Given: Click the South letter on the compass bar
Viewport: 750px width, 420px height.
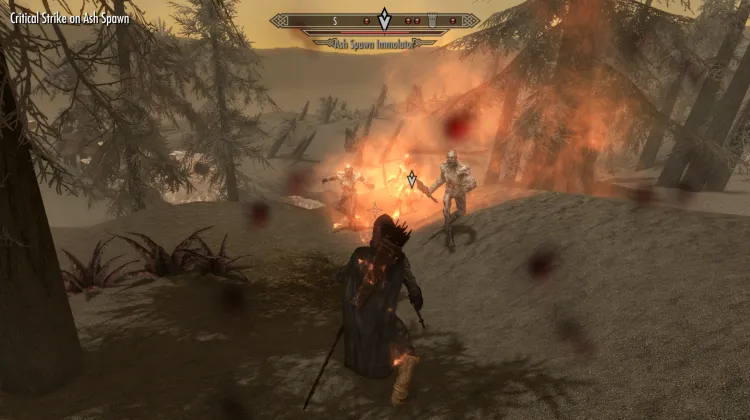Looking at the screenshot, I should 335,20.
